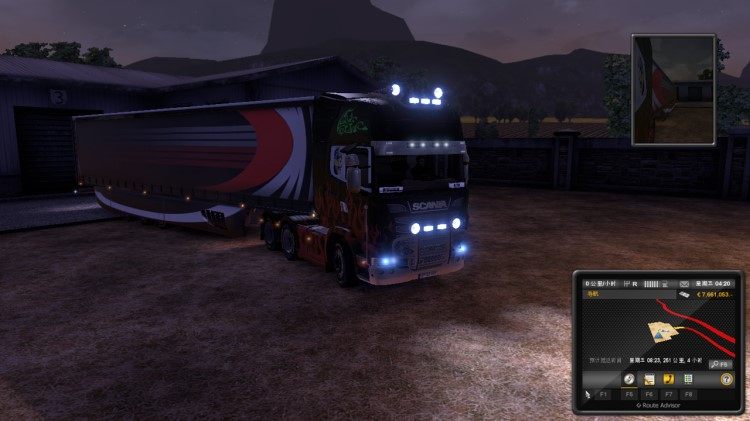This screenshot has height=421, width=750.
Task: Show the green truck diagnostics tab
Action: pyautogui.click(x=686, y=379)
